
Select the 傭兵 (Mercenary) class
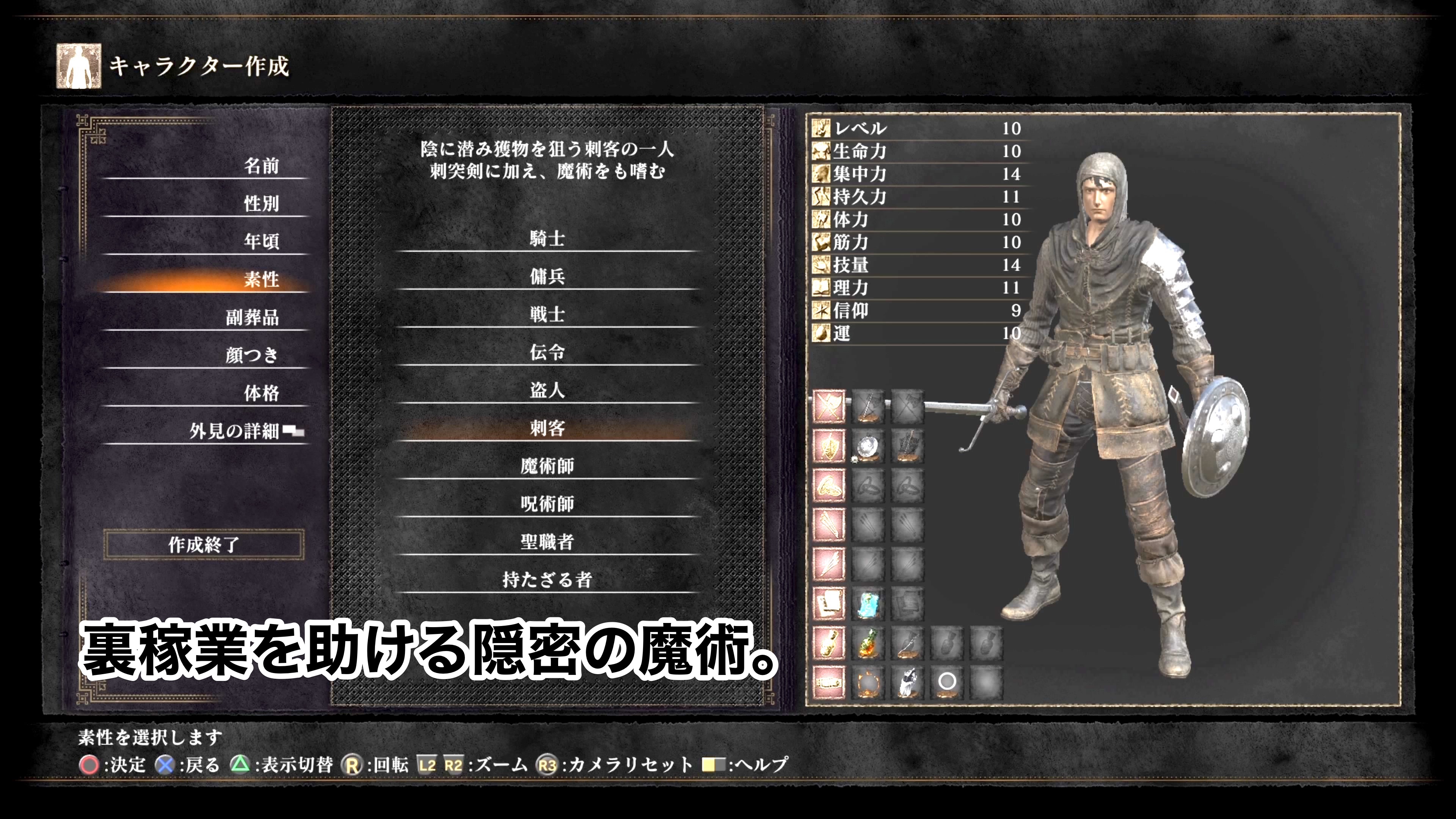pyautogui.click(x=546, y=276)
